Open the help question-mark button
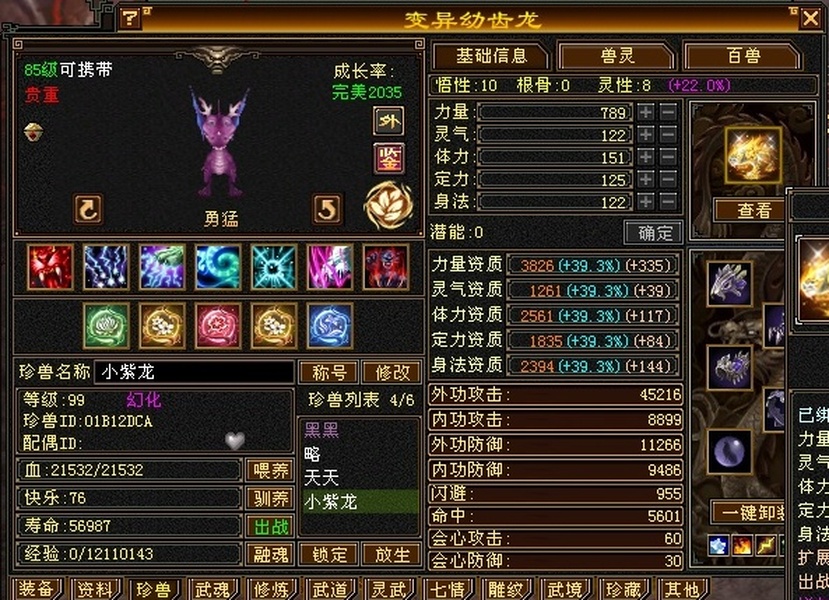The image size is (829, 600). pyautogui.click(x=130, y=18)
